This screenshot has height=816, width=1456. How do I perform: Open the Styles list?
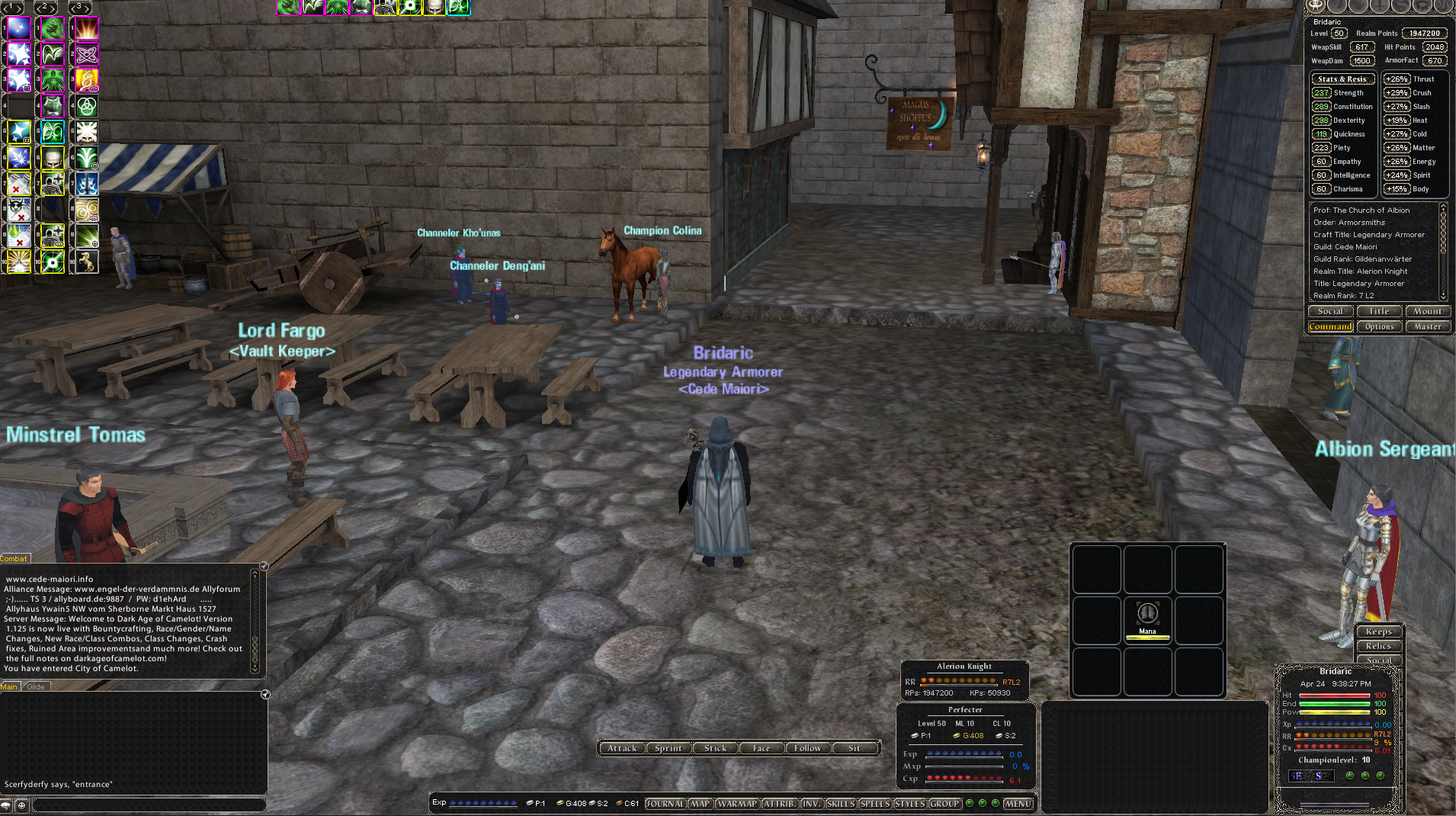pos(909,803)
